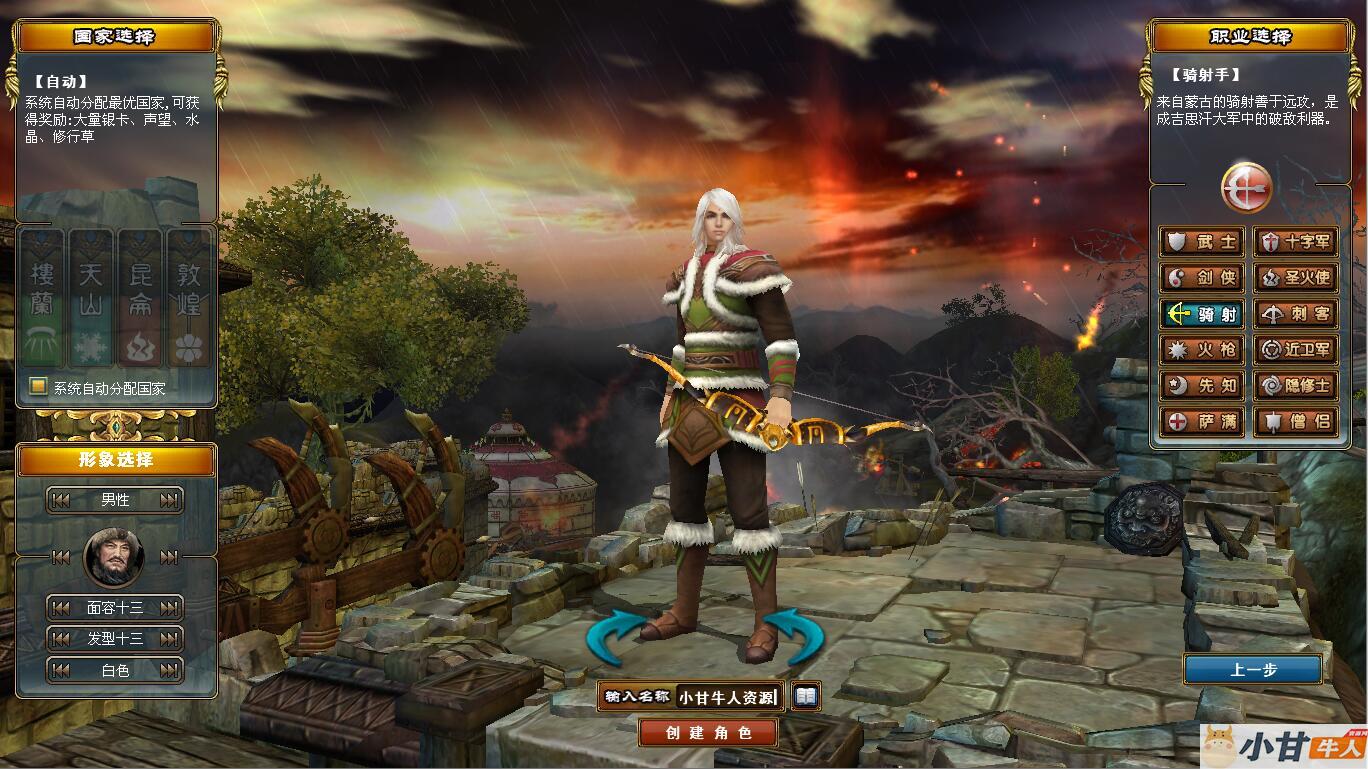
Task: Advance to next face after 面容十三
Action: [170, 608]
